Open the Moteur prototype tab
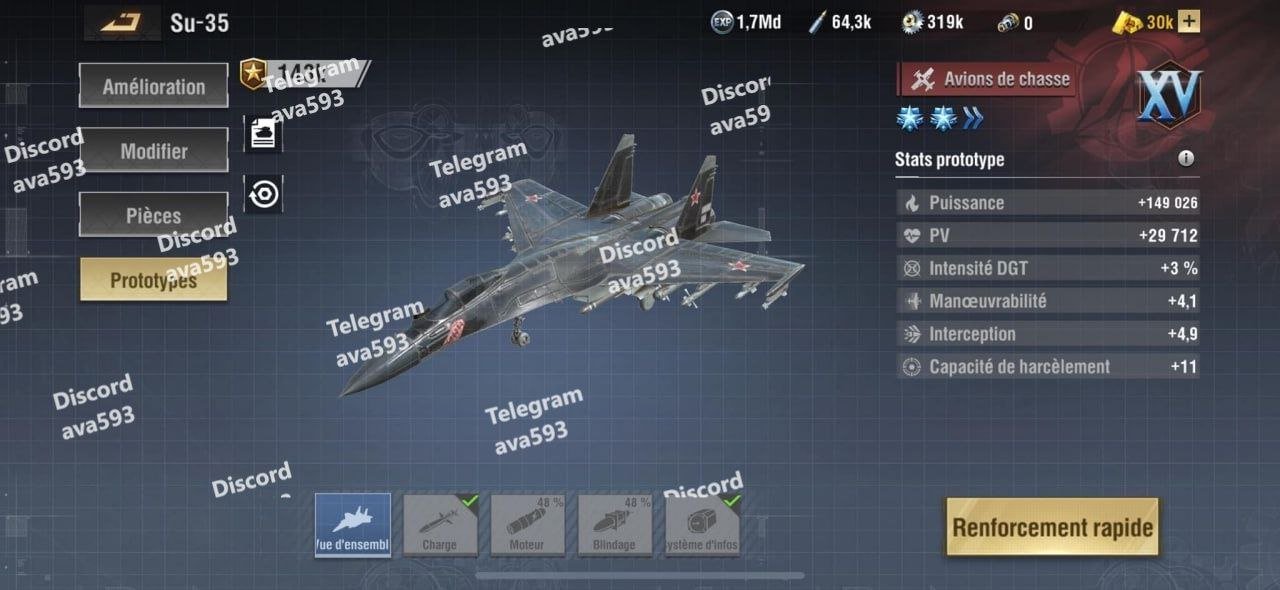1280x590 pixels. [x=527, y=525]
